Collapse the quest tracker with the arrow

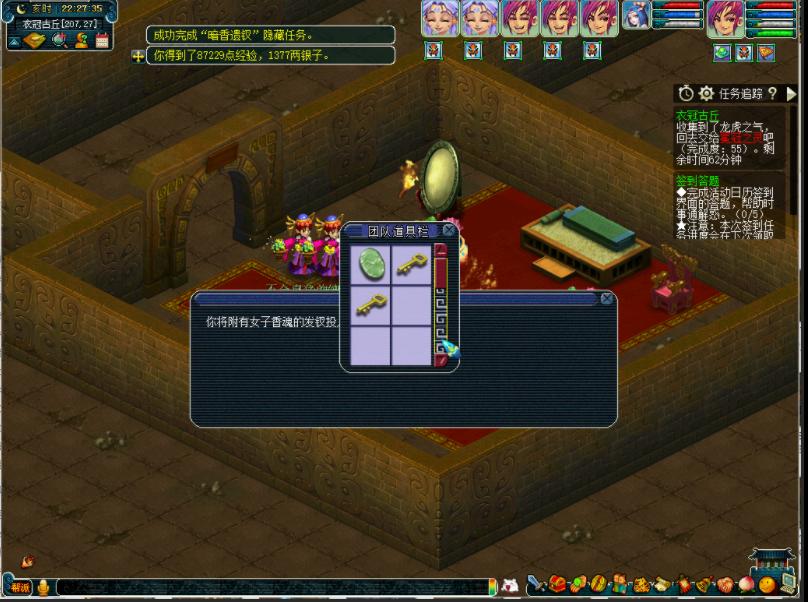pos(791,93)
